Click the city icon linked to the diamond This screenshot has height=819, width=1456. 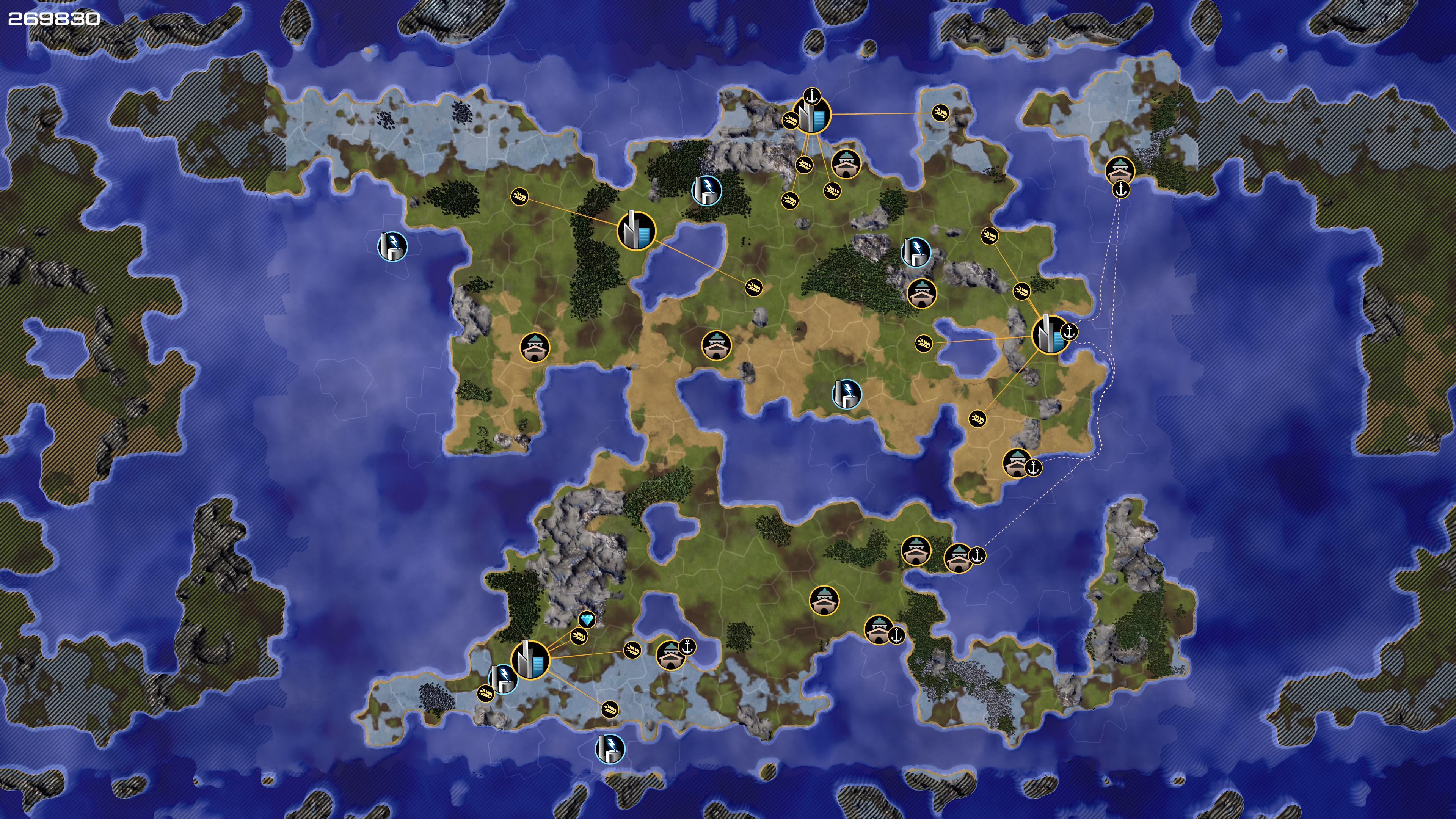530,660
